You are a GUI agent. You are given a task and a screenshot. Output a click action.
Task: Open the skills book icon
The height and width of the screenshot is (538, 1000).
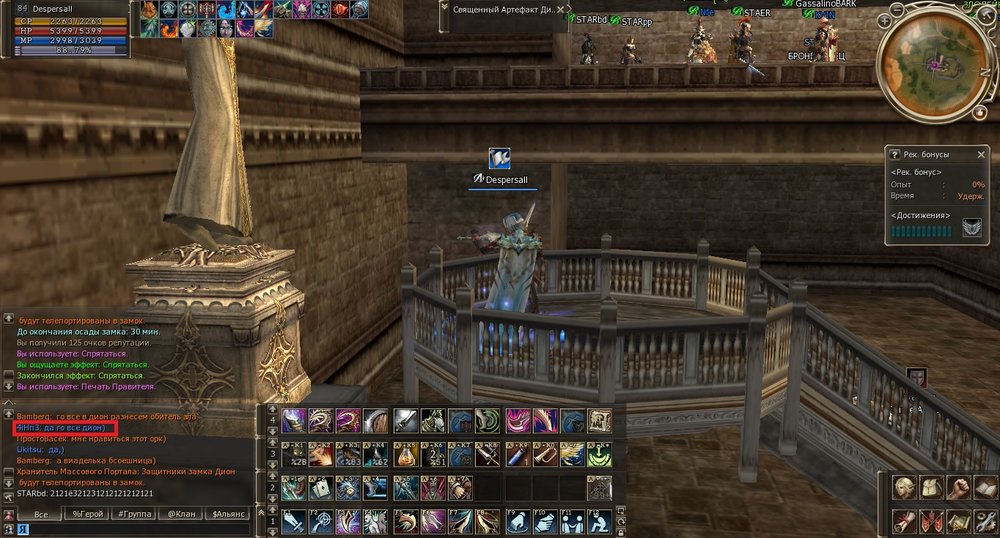984,487
